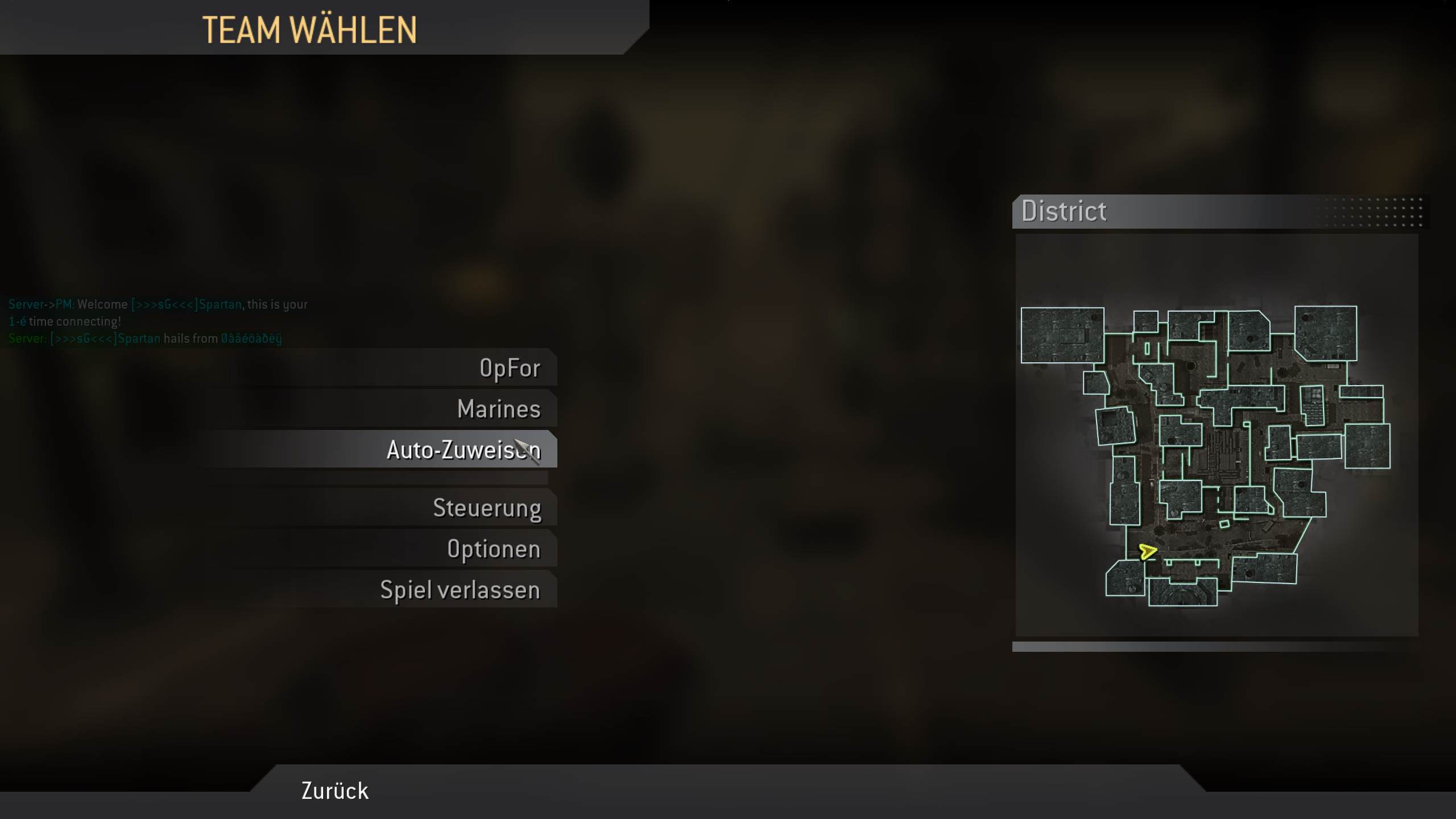
Task: Click the large building outline at map top-left
Action: (x=1061, y=336)
